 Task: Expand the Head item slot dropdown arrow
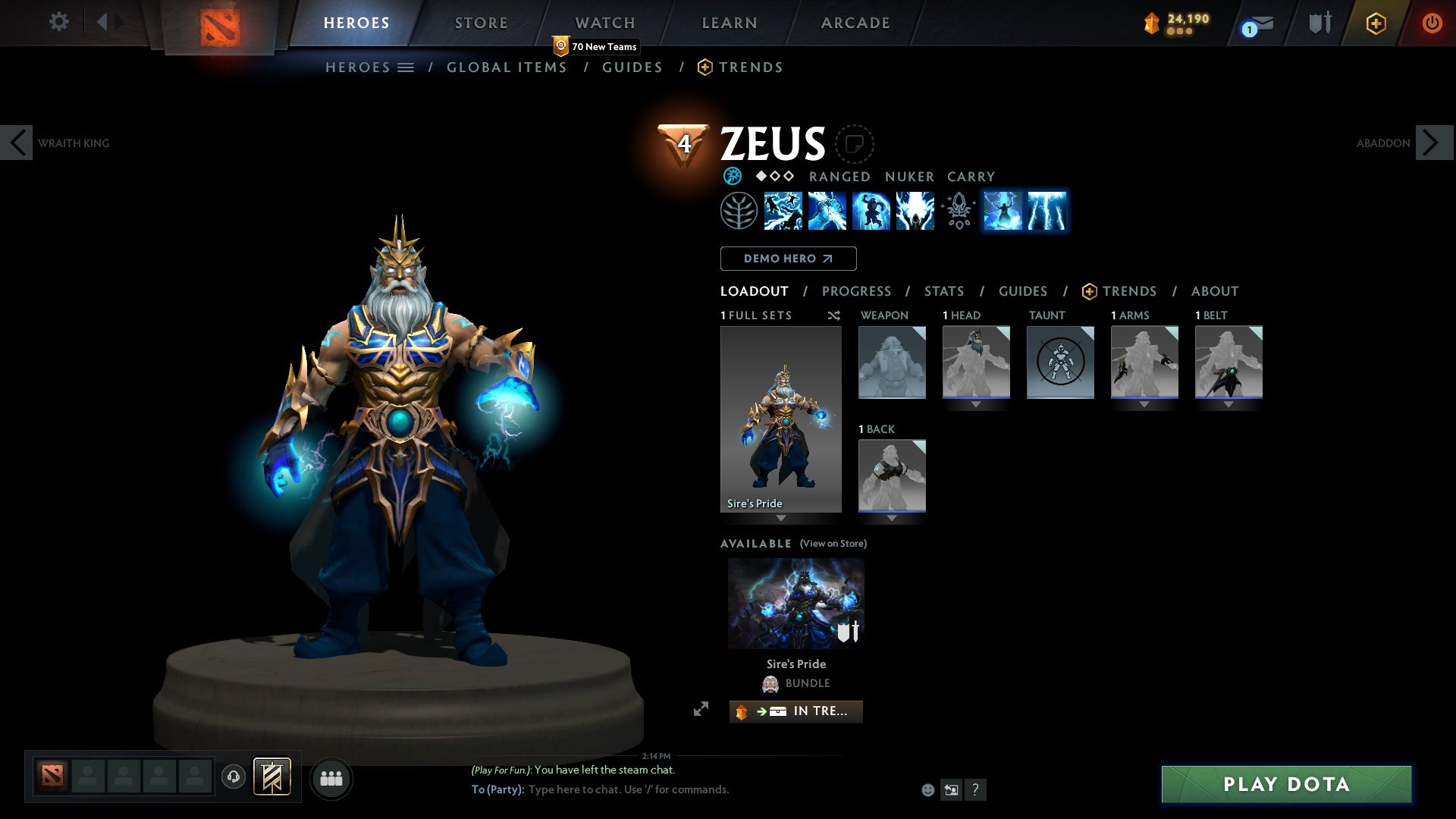977,404
